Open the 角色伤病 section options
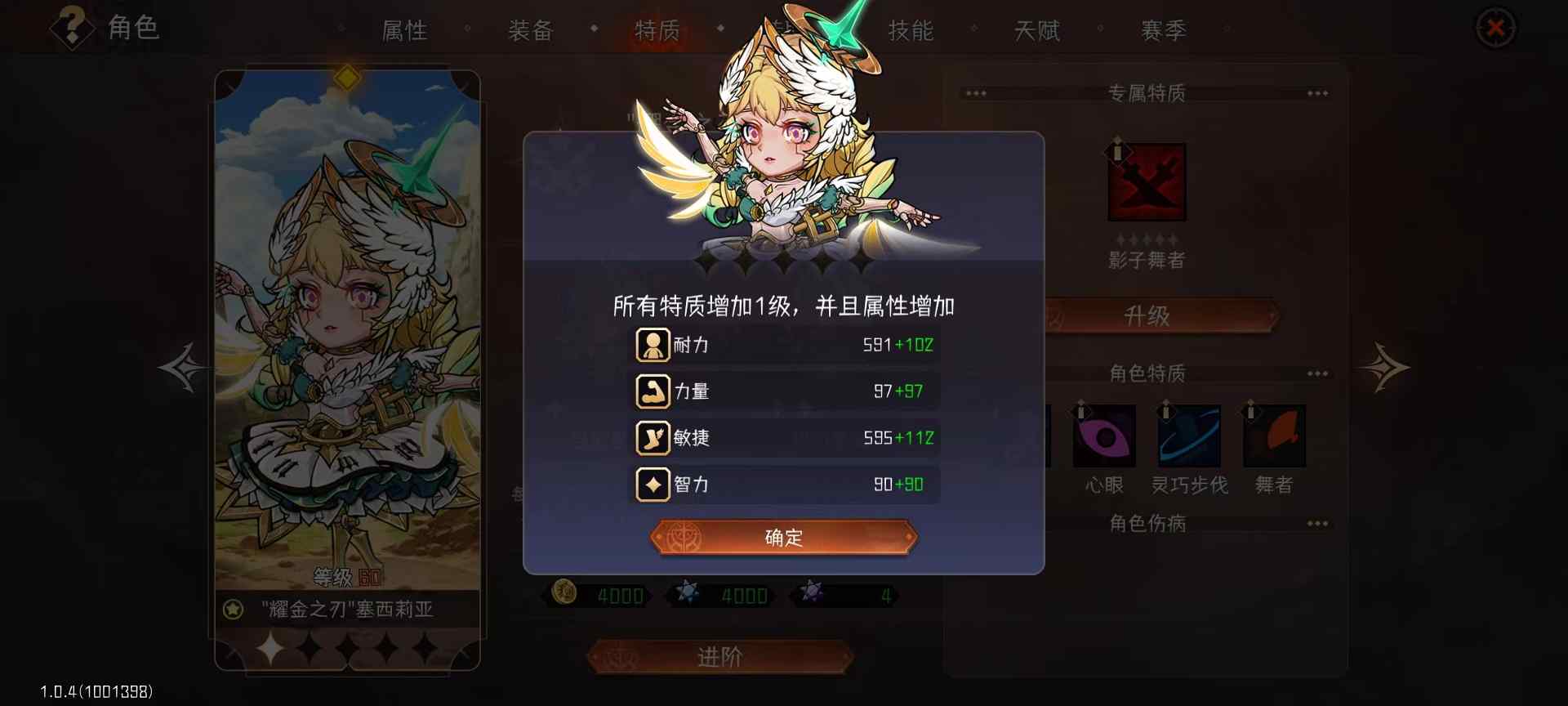 pos(1318,523)
